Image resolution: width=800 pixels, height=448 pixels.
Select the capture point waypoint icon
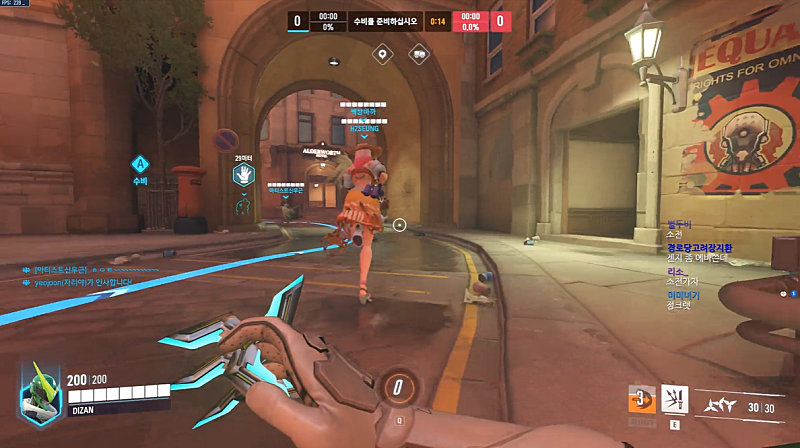(380, 54)
